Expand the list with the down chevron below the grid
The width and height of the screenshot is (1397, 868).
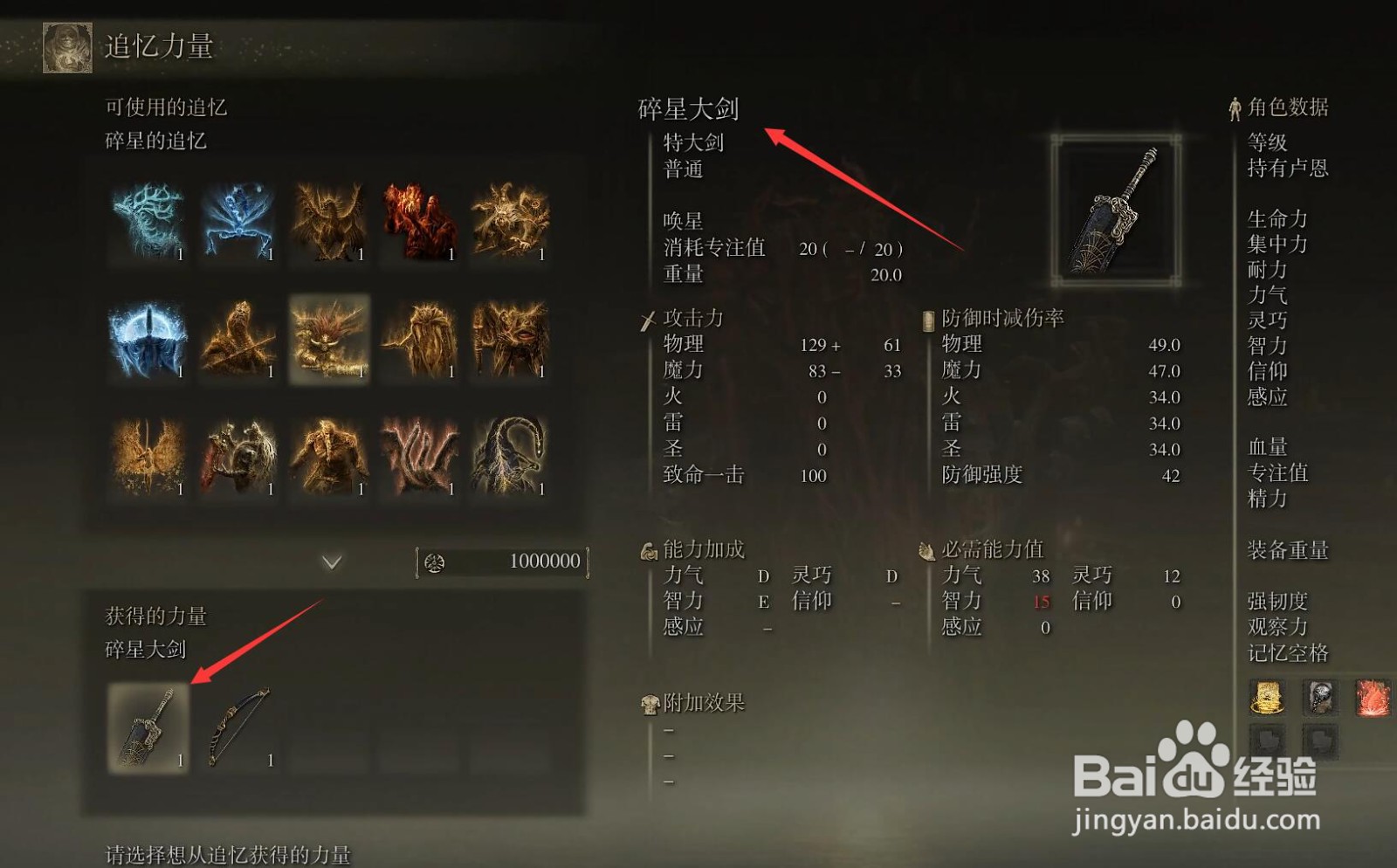(331, 562)
